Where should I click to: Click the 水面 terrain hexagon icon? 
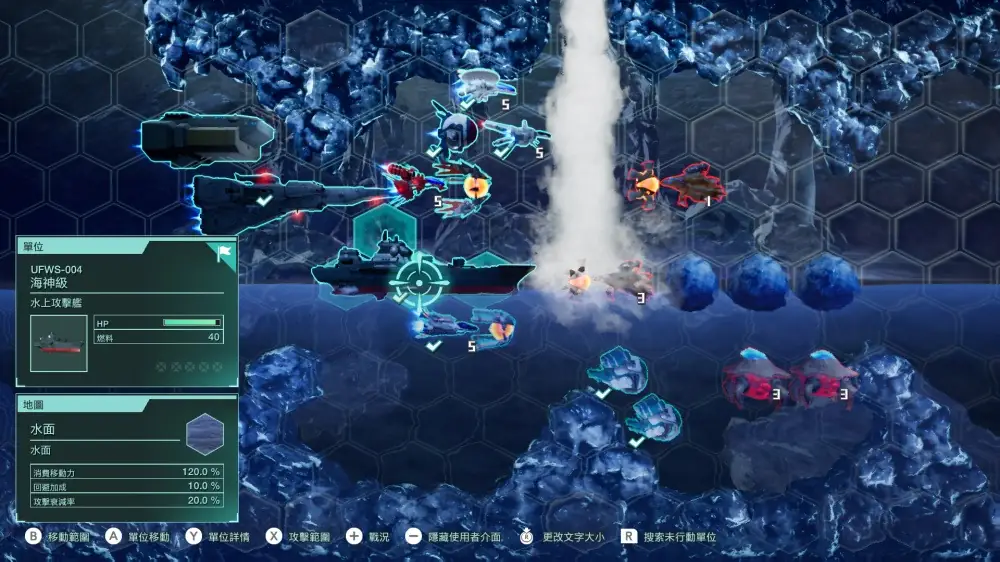pyautogui.click(x=204, y=434)
